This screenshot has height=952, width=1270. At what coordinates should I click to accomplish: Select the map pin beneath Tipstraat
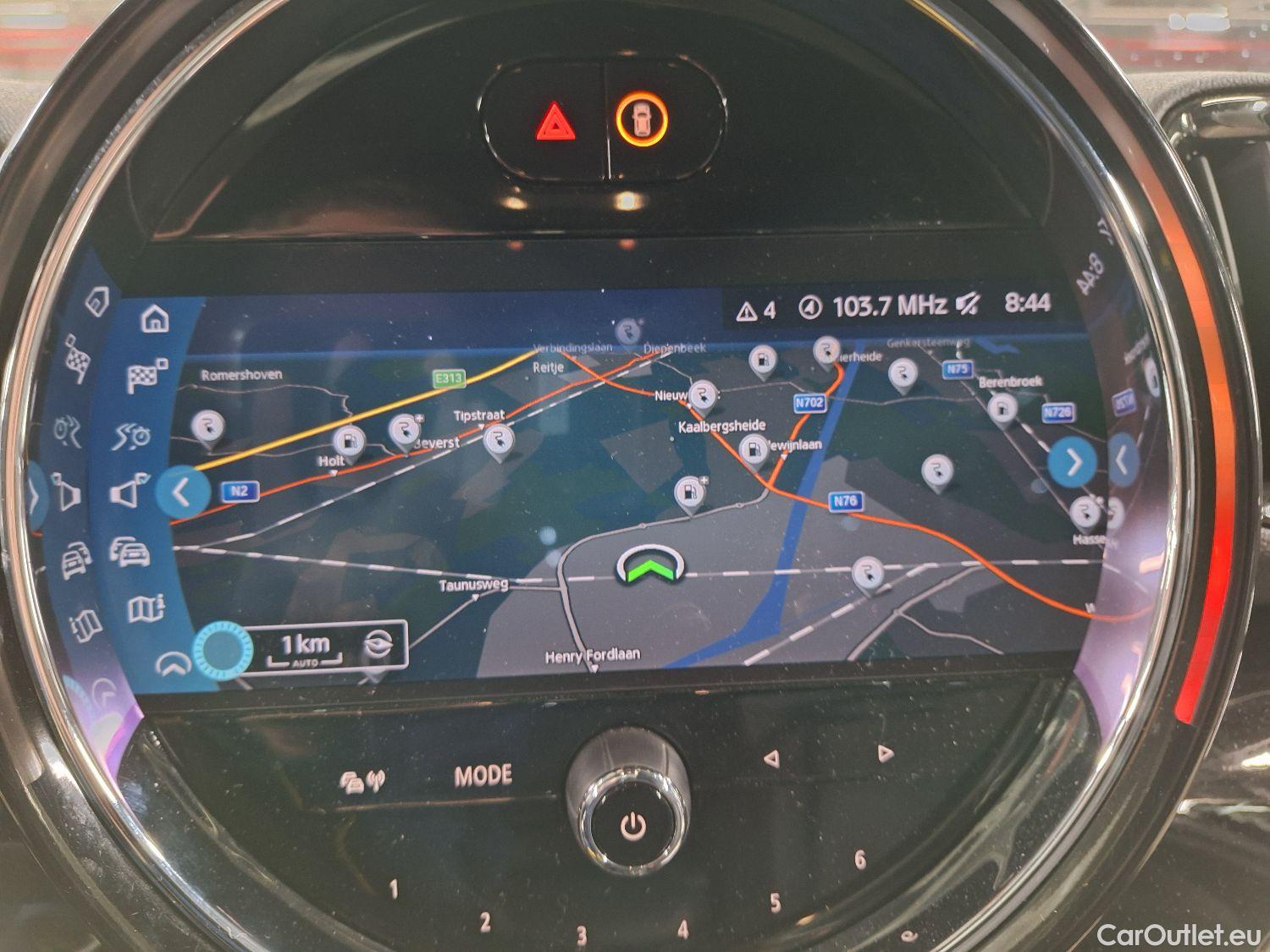click(497, 441)
